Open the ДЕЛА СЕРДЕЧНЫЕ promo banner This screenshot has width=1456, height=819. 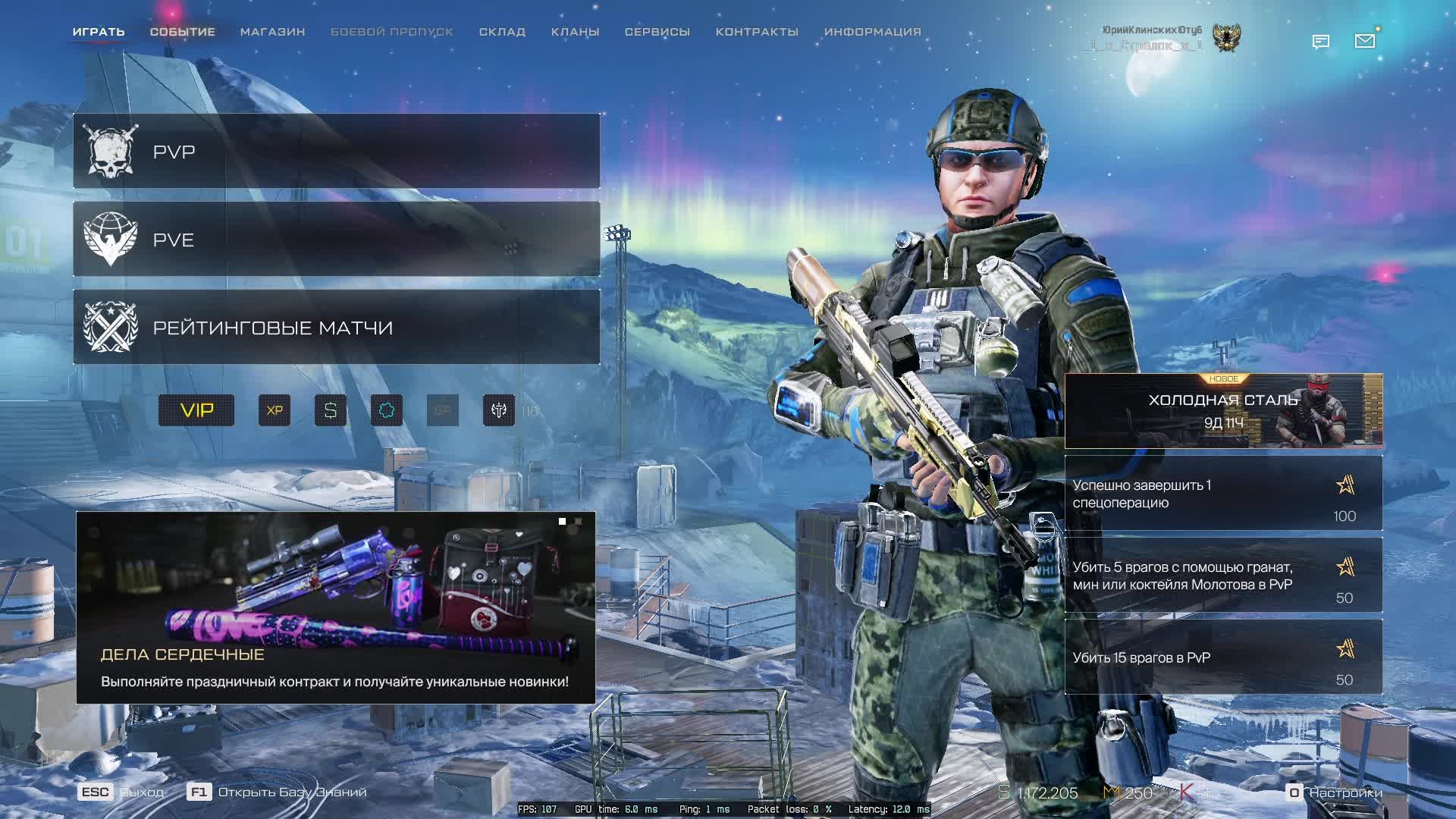click(x=335, y=607)
